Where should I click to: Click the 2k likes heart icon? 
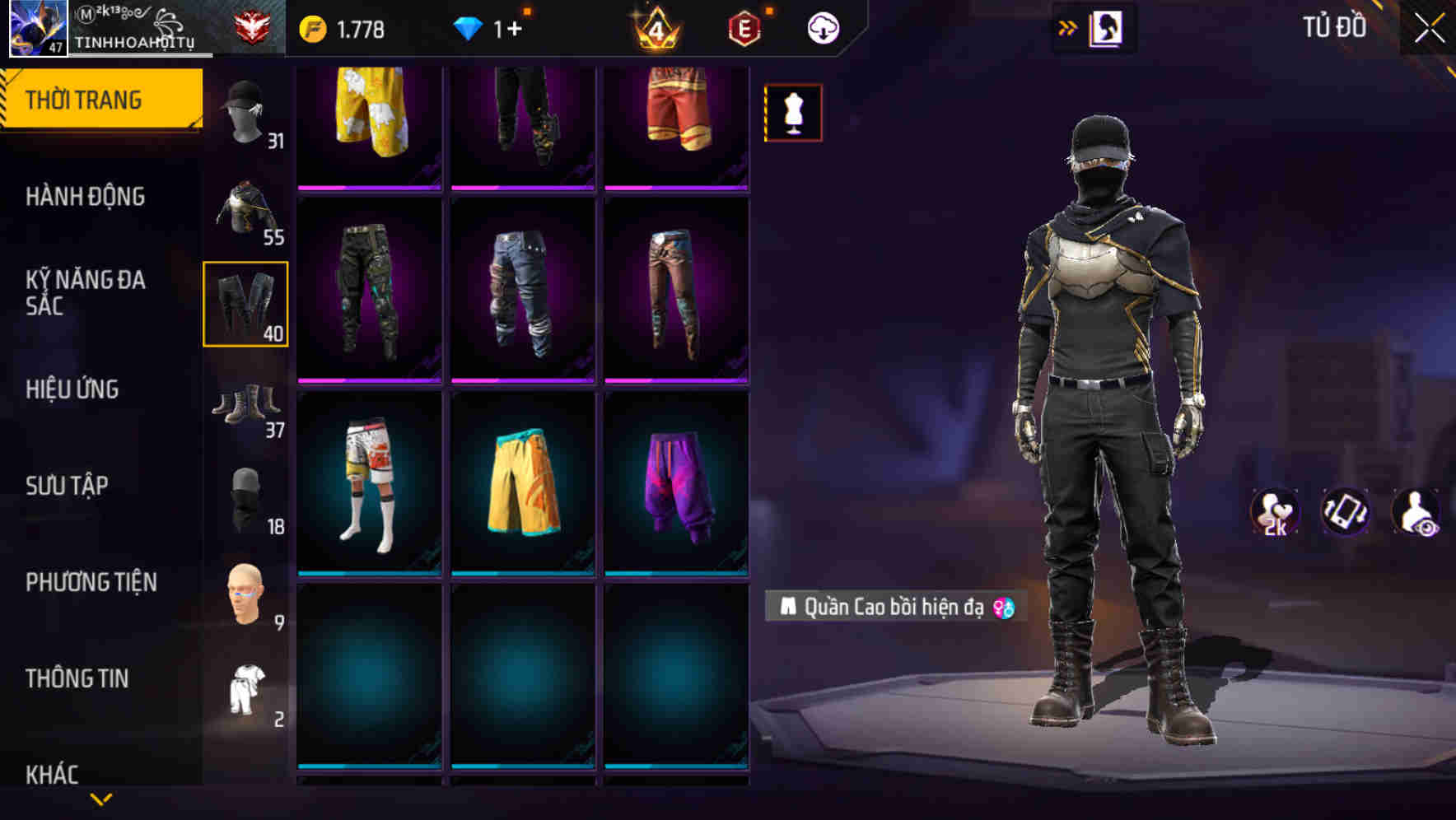pyautogui.click(x=1275, y=512)
